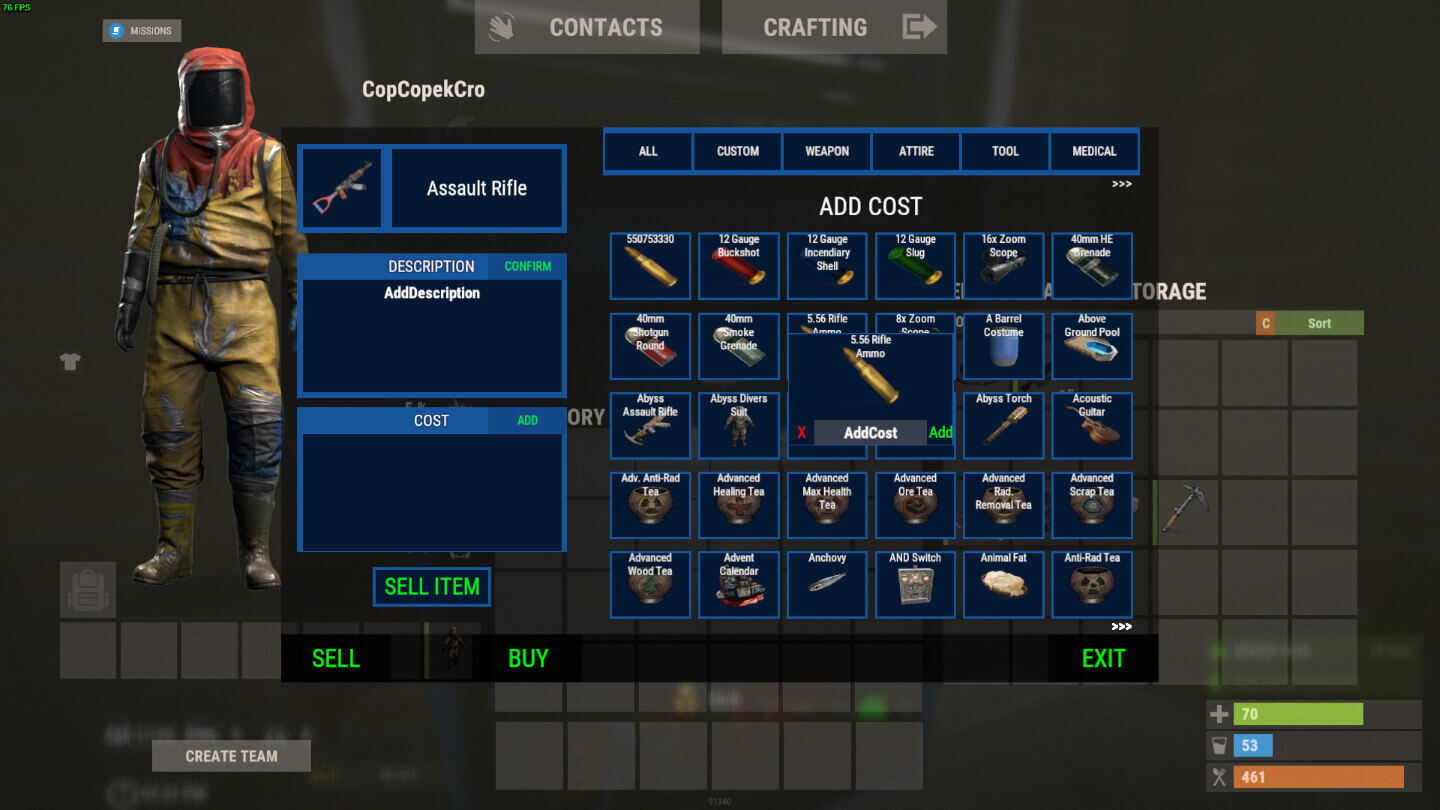The image size is (1440, 810).
Task: Click the Create Team button
Action: (231, 756)
